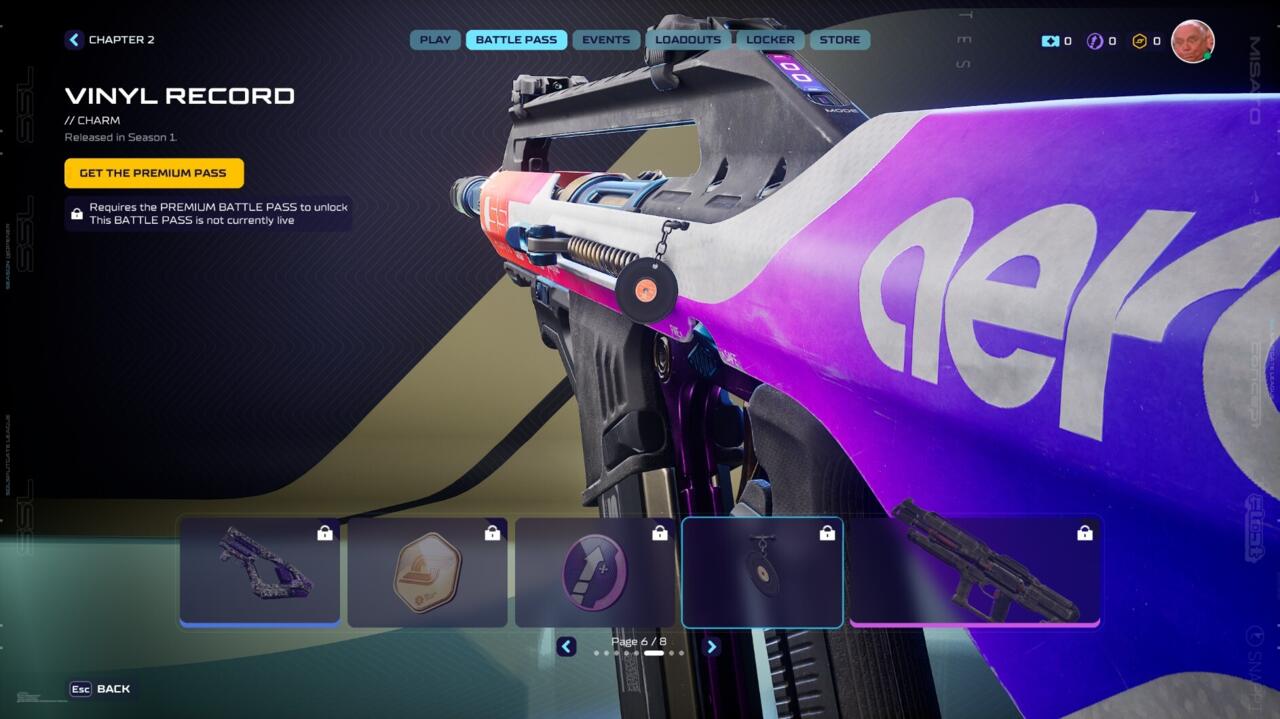The image size is (1280, 719).
Task: Open the Events tab
Action: coord(606,40)
